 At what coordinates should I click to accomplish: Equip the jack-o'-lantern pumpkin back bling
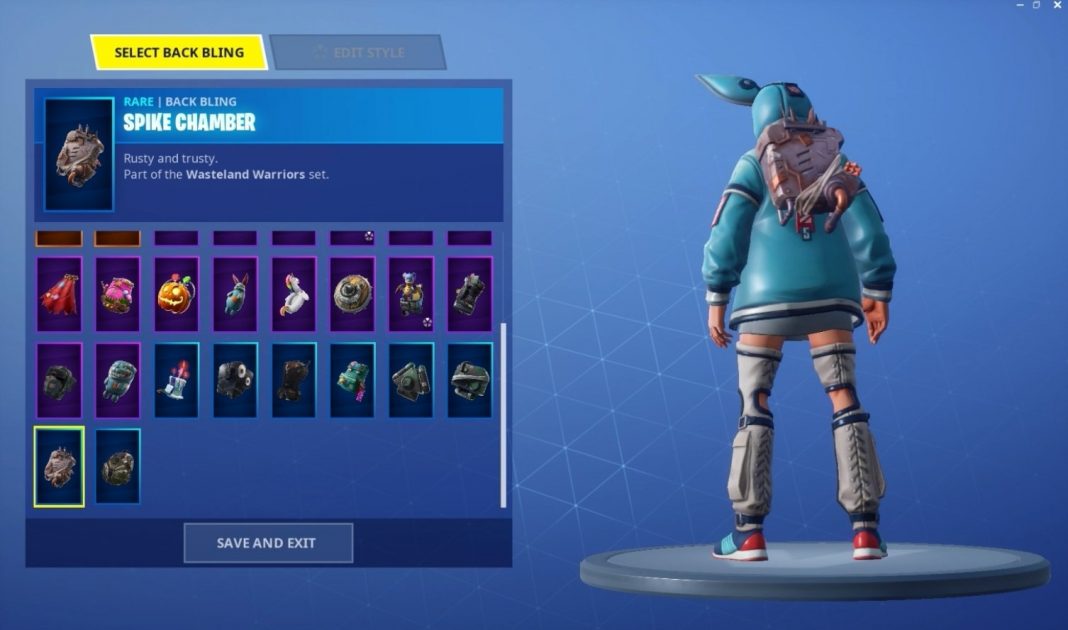tap(176, 294)
